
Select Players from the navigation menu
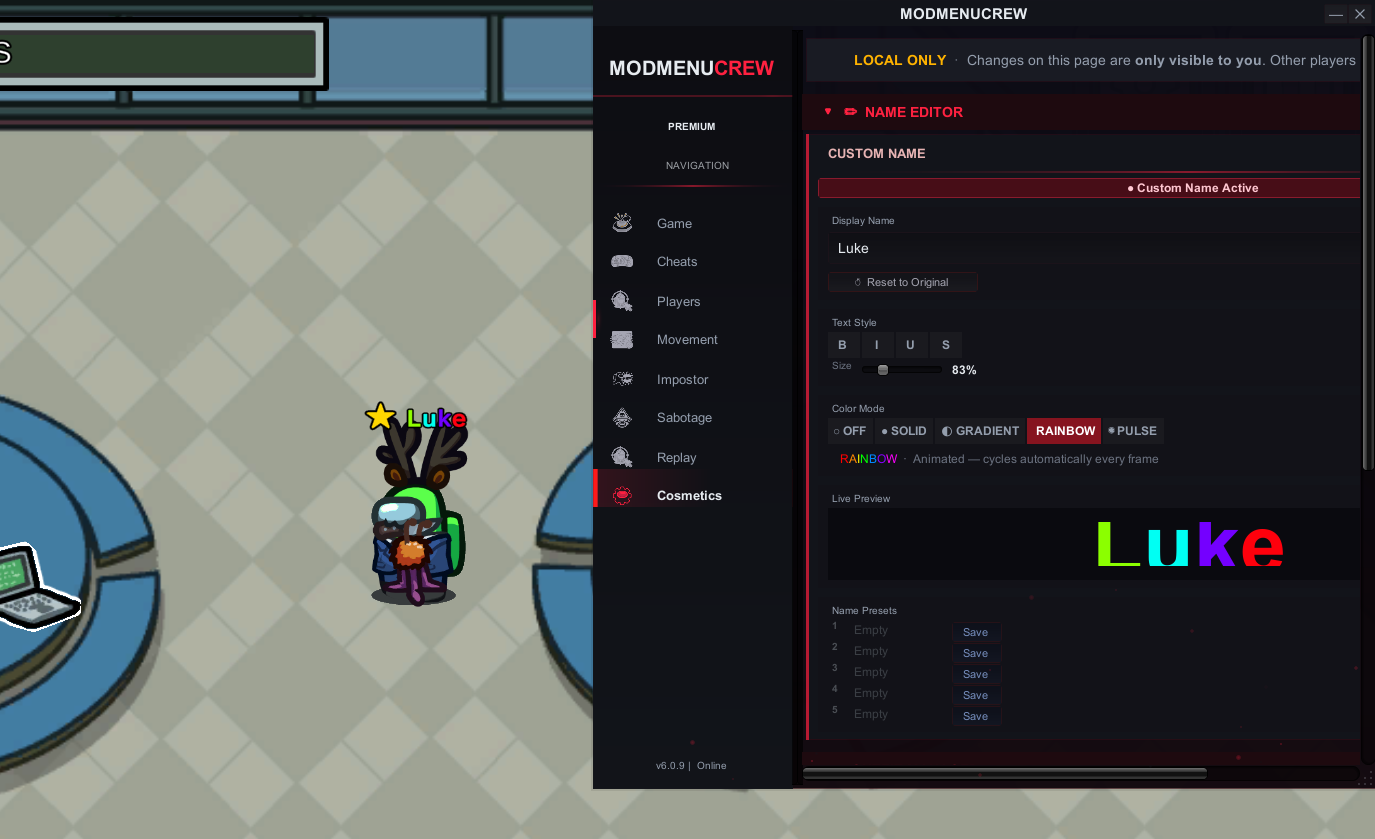coord(678,301)
